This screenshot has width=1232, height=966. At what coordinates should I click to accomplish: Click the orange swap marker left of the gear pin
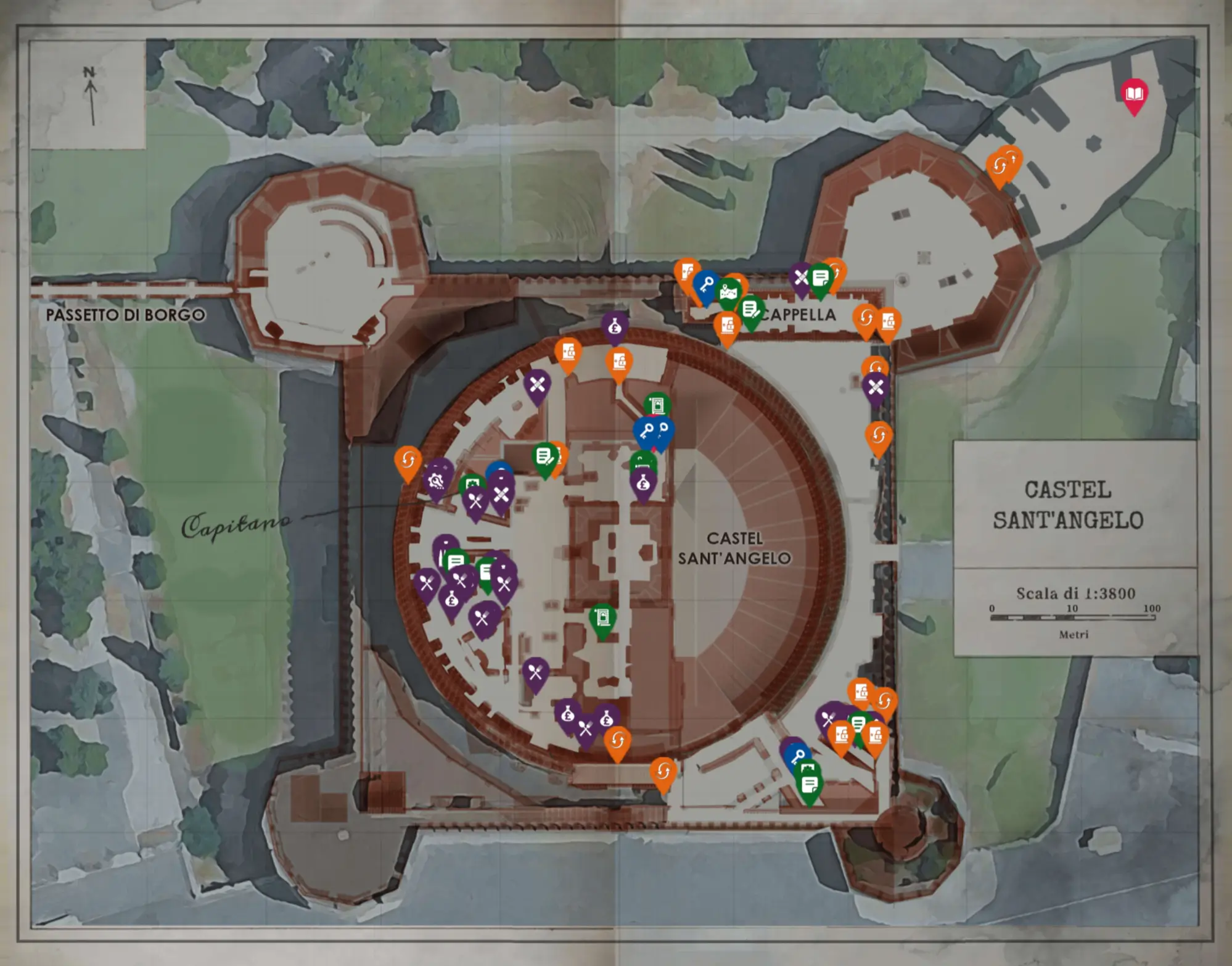pos(408,460)
